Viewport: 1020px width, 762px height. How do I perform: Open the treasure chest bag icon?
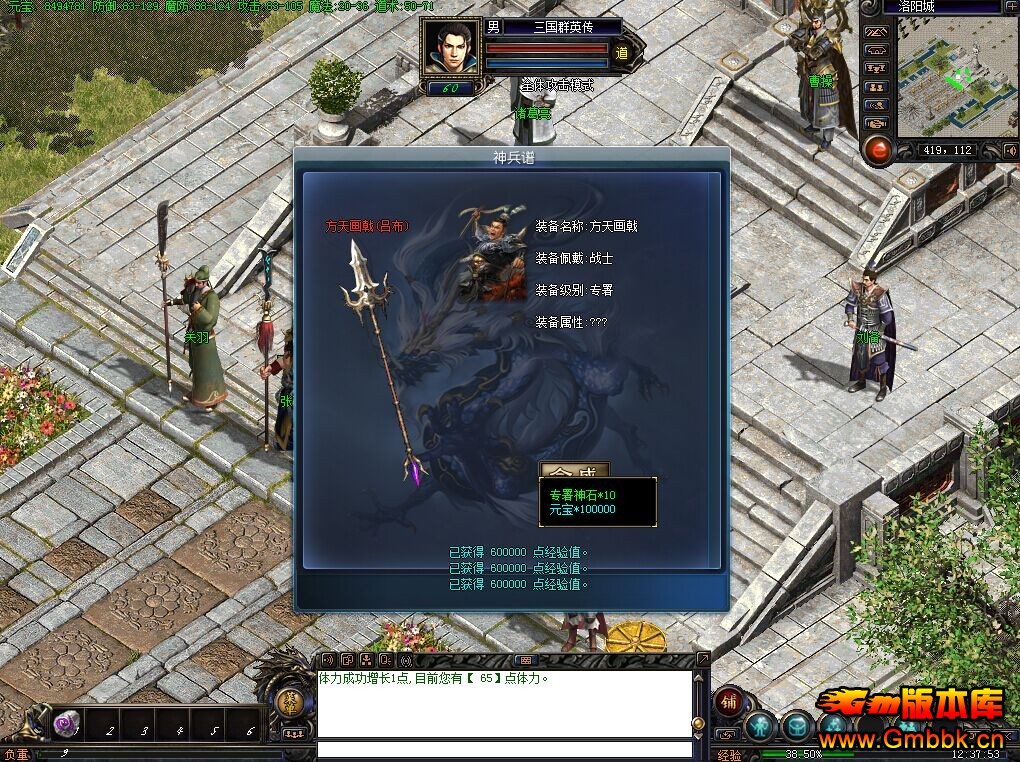pos(797,726)
